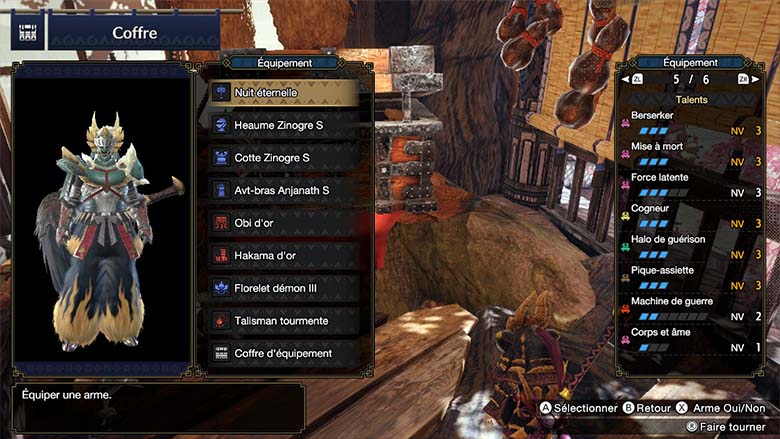The image size is (780, 439).
Task: Show the Berserker talent row
Action: point(690,123)
